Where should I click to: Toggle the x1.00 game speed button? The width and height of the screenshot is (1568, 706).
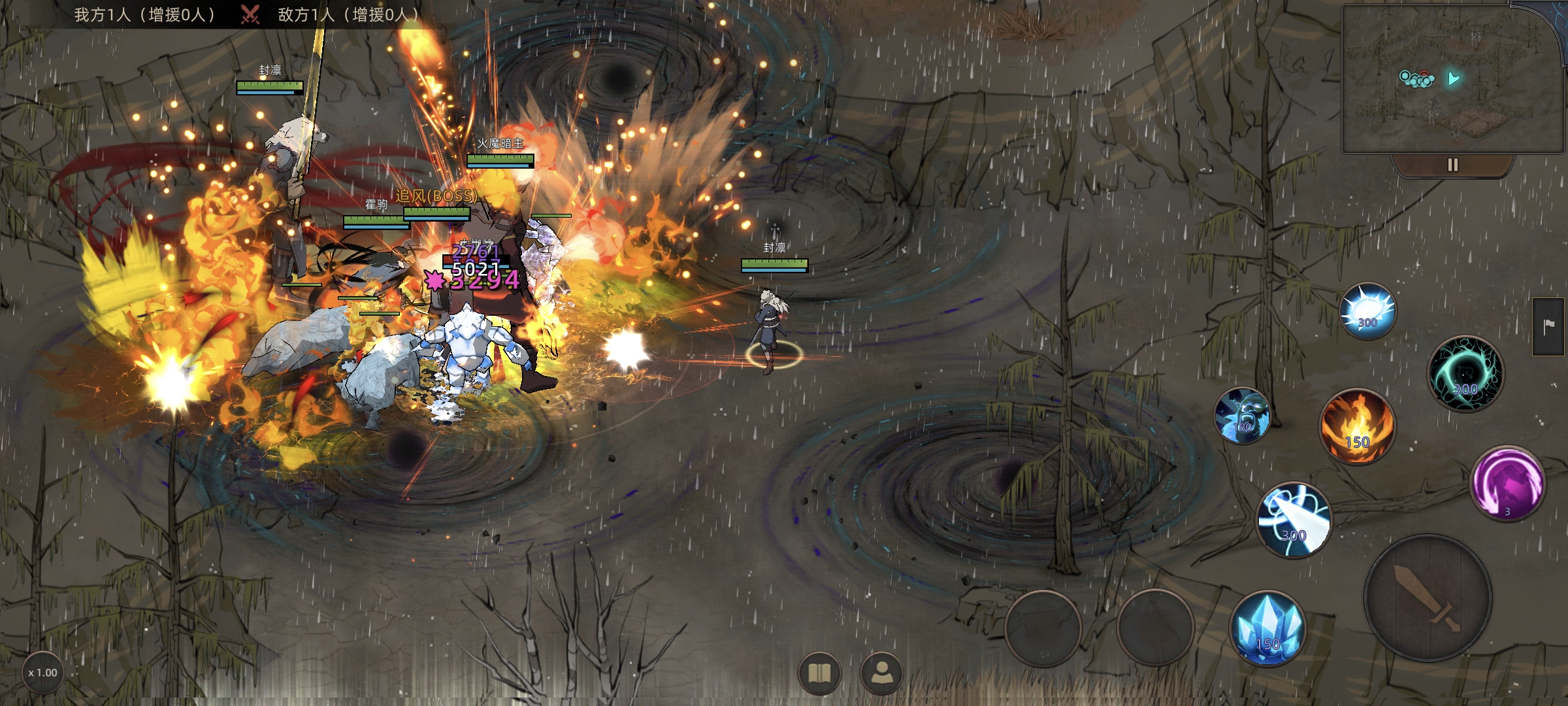pyautogui.click(x=43, y=673)
